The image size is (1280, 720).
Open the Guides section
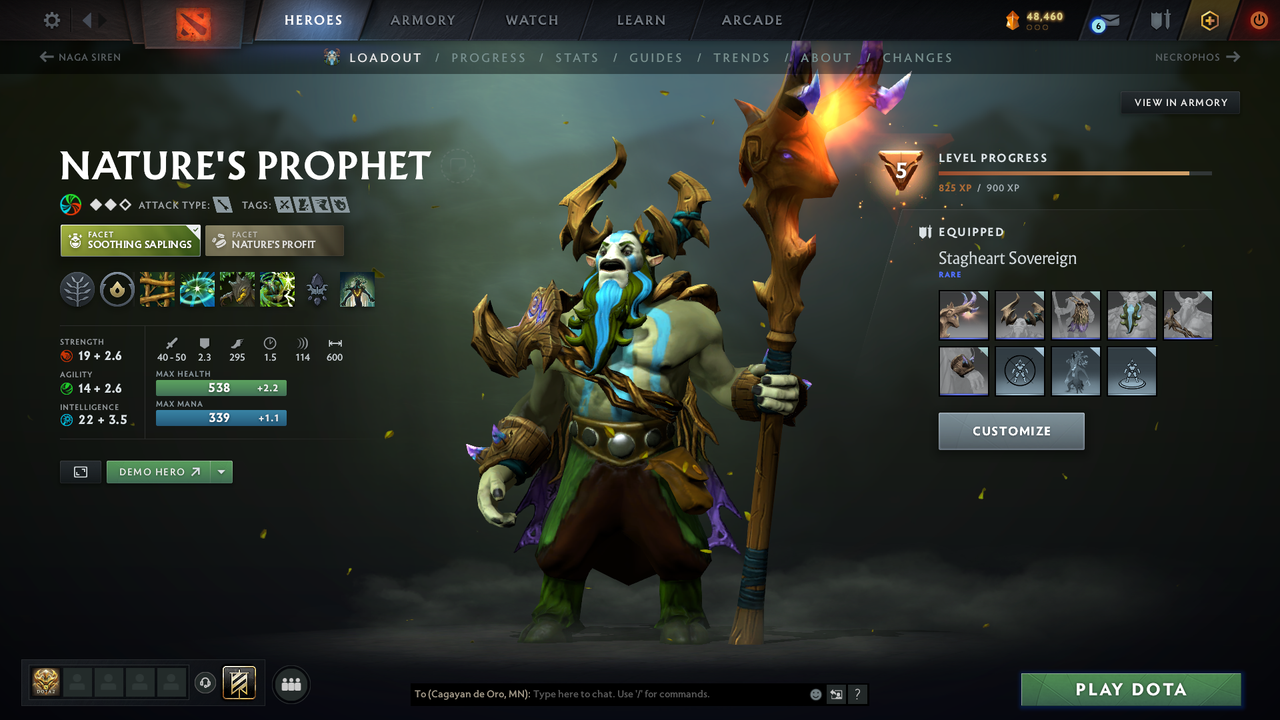[656, 57]
